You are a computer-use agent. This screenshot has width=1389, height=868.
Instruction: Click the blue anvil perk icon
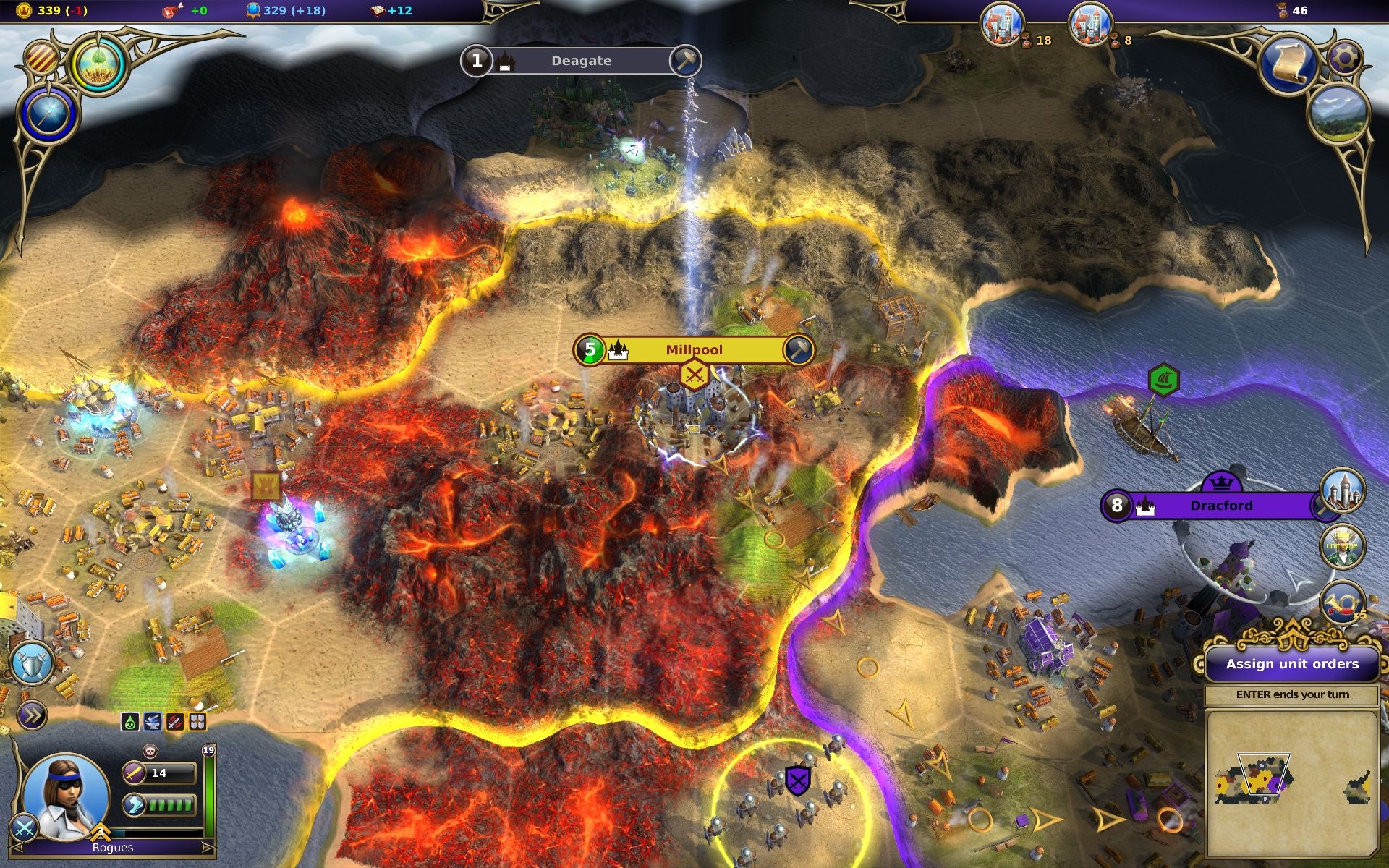(x=153, y=721)
